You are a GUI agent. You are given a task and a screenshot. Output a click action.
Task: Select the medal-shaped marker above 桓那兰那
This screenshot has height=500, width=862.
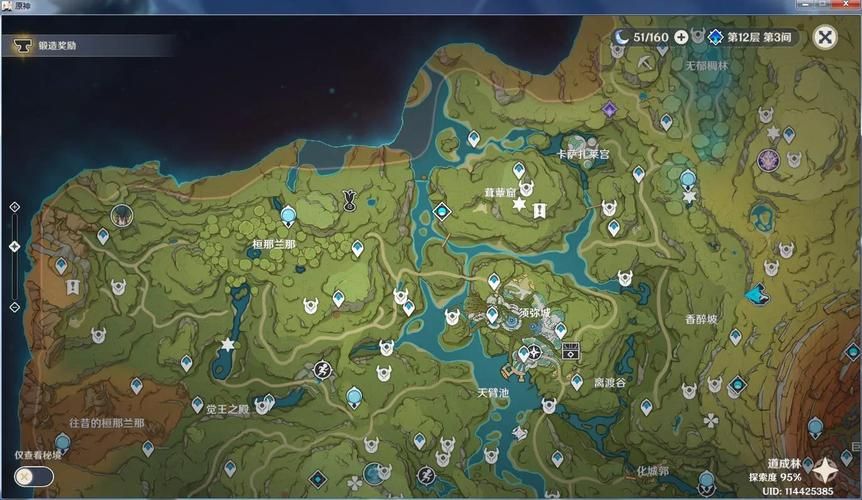tap(351, 196)
